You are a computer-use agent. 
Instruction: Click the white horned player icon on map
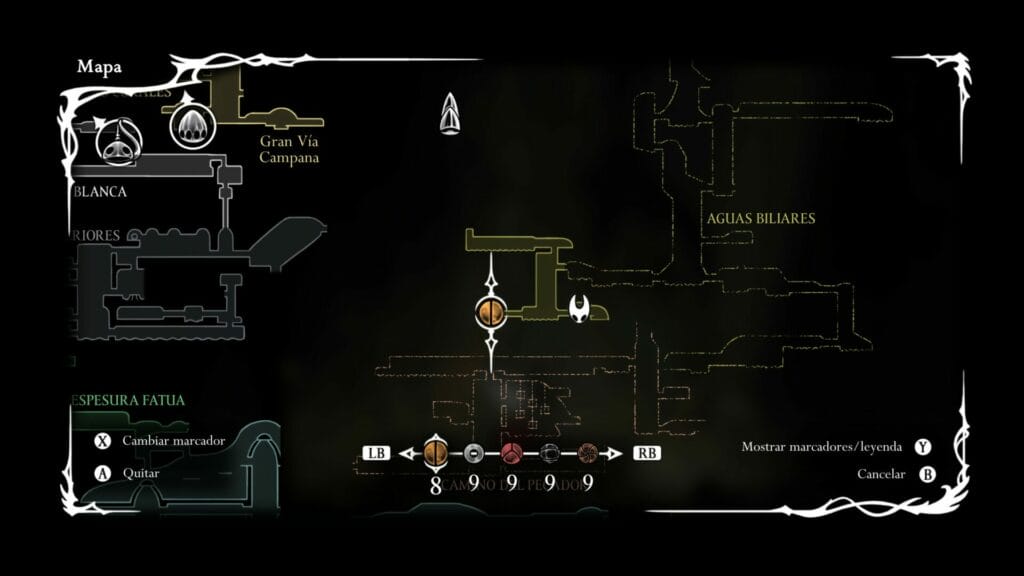(x=580, y=310)
